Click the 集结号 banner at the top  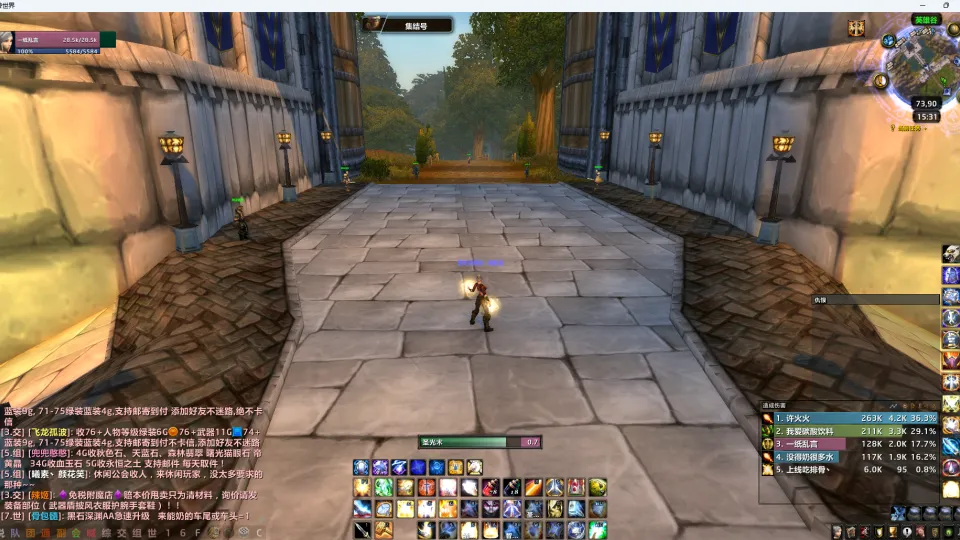pyautogui.click(x=408, y=25)
